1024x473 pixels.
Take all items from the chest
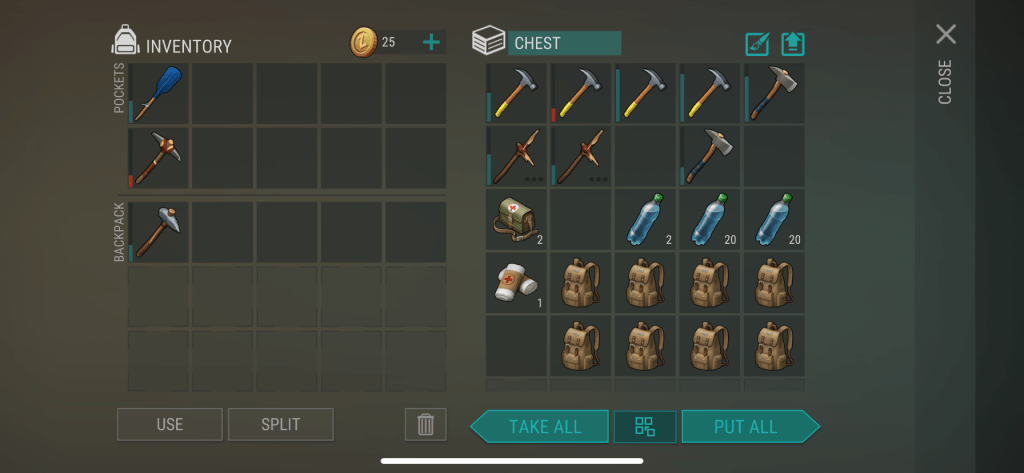click(544, 426)
